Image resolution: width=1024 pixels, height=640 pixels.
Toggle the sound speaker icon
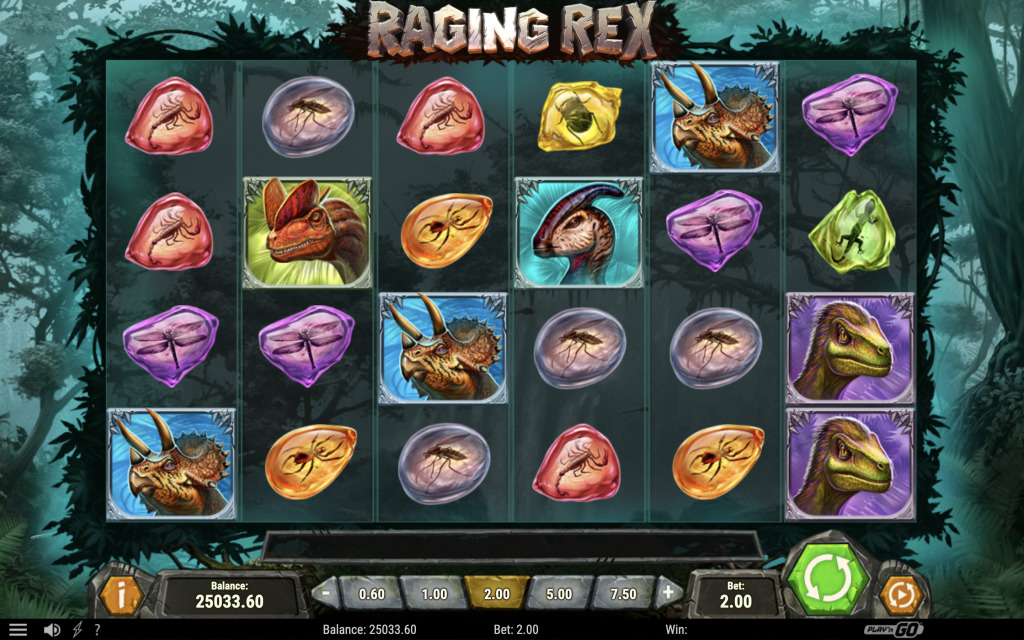point(51,630)
